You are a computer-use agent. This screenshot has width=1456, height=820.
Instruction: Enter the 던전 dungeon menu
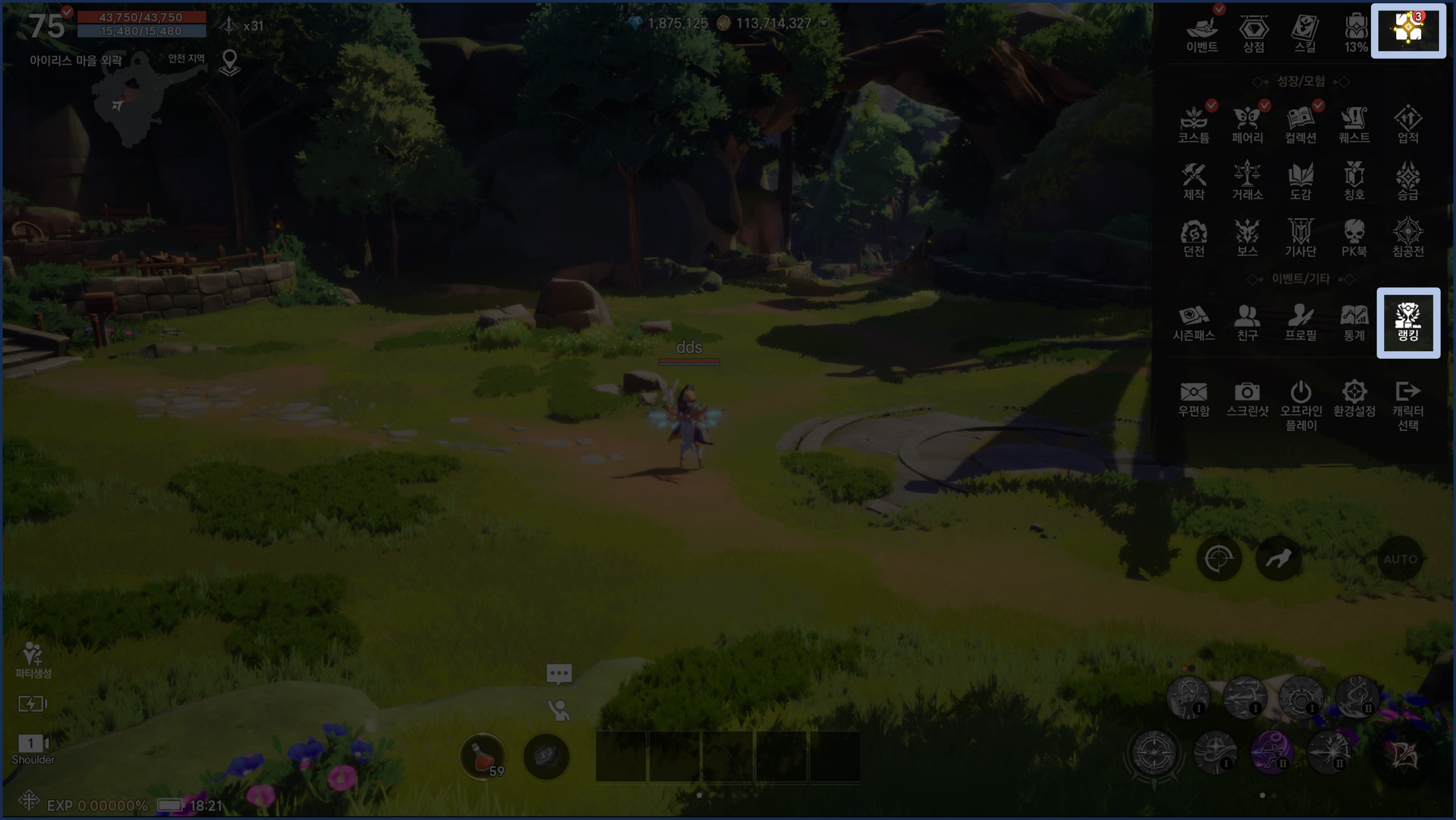click(1194, 238)
